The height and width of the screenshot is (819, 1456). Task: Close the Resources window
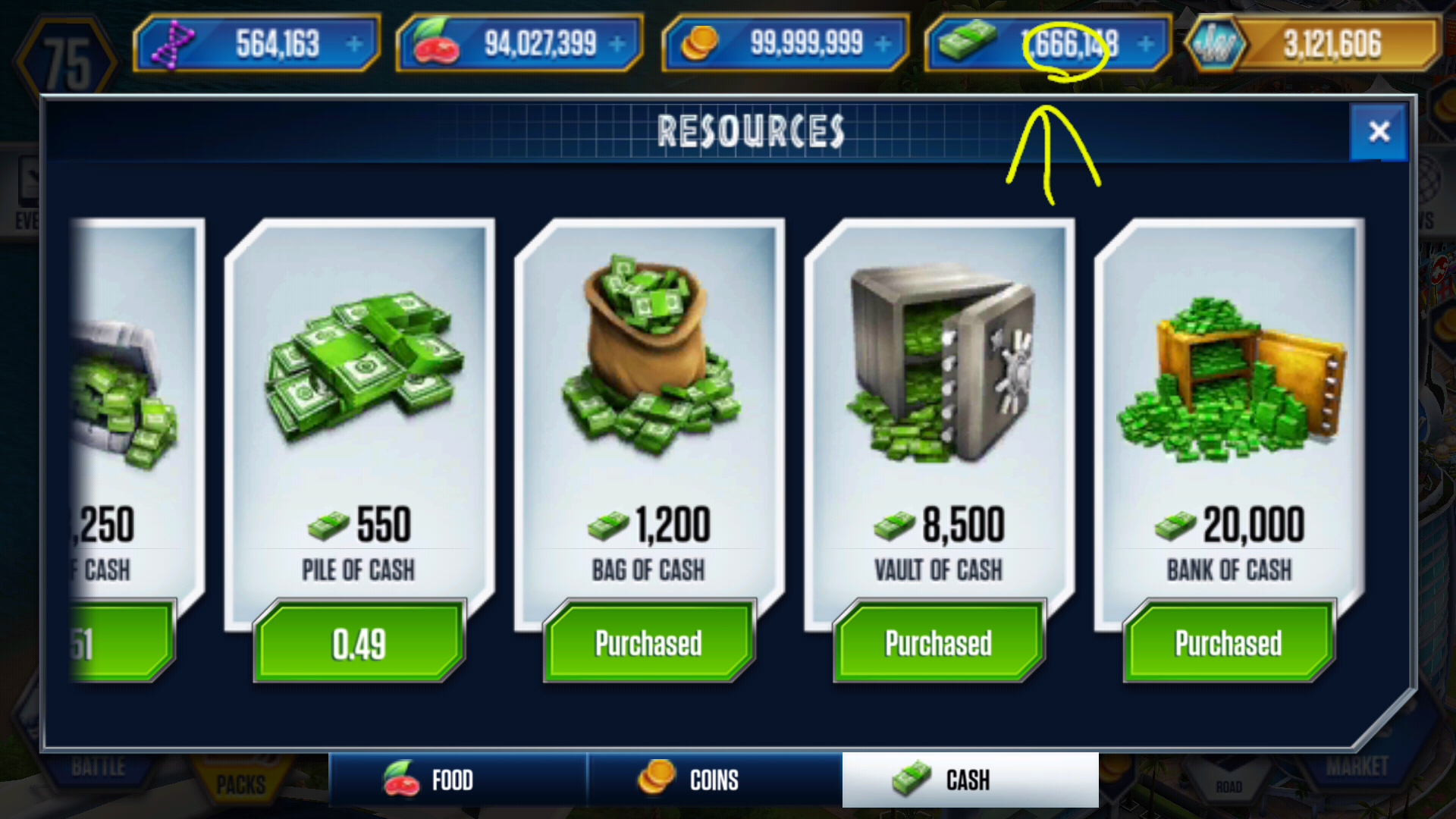(x=1379, y=132)
